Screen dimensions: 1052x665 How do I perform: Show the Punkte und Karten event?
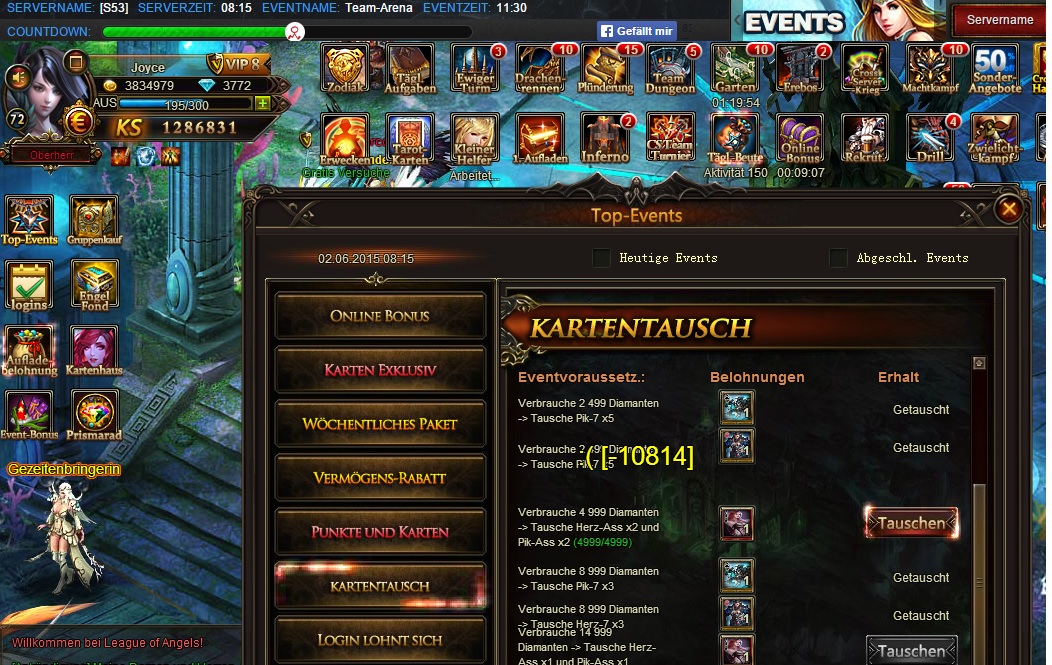pyautogui.click(x=380, y=532)
